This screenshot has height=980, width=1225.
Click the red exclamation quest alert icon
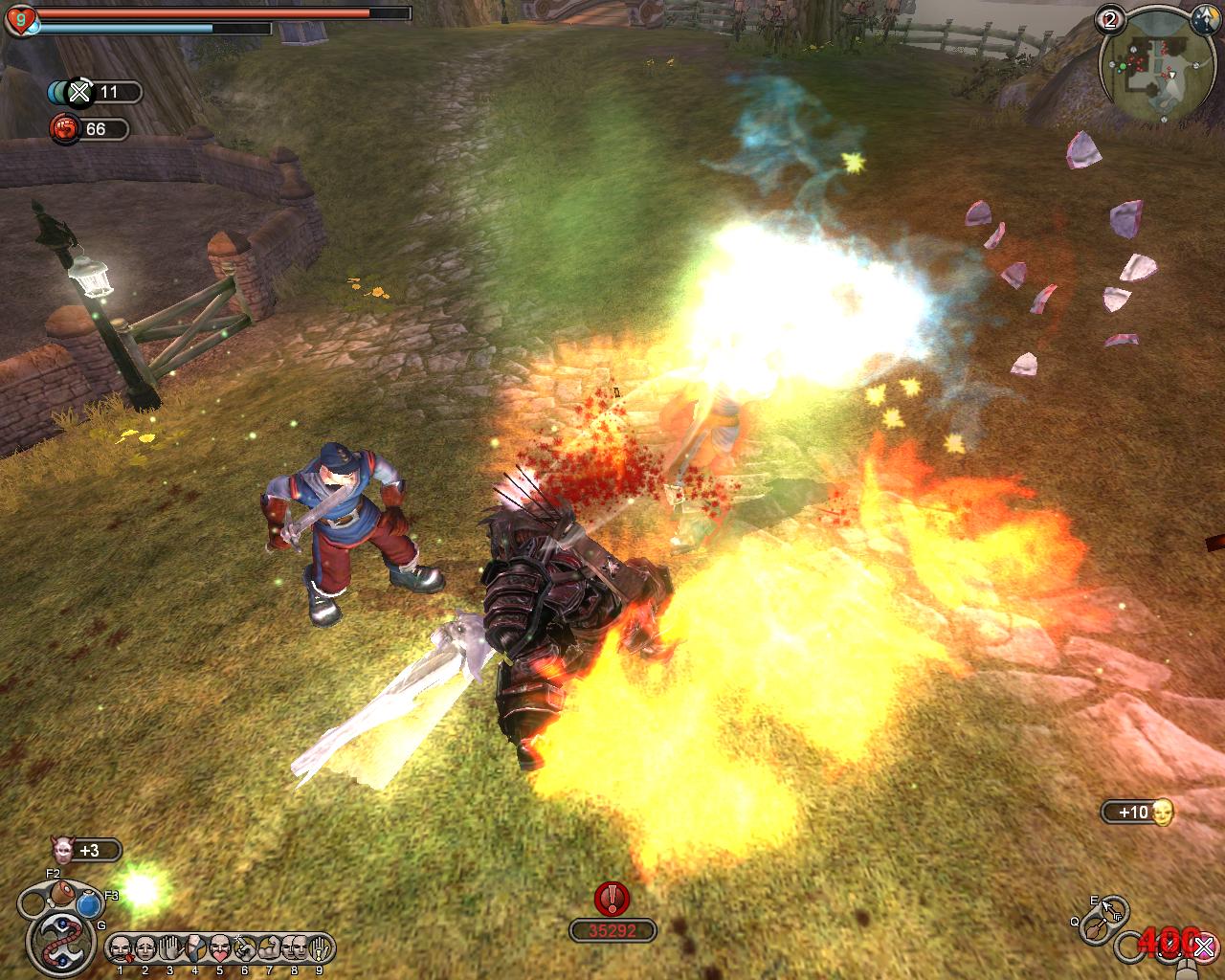pos(612,898)
